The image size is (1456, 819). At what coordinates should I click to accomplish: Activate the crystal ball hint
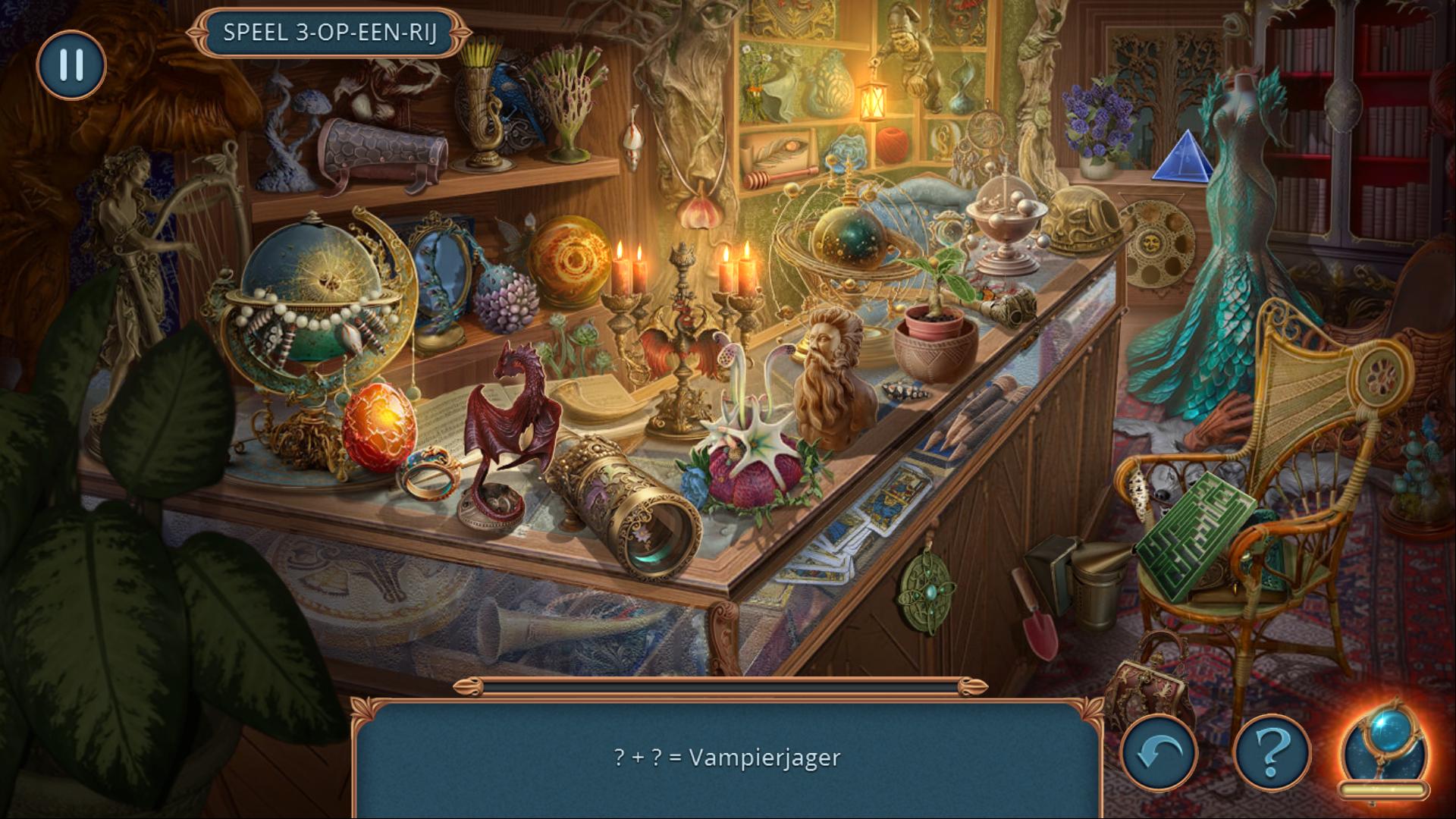(1384, 751)
